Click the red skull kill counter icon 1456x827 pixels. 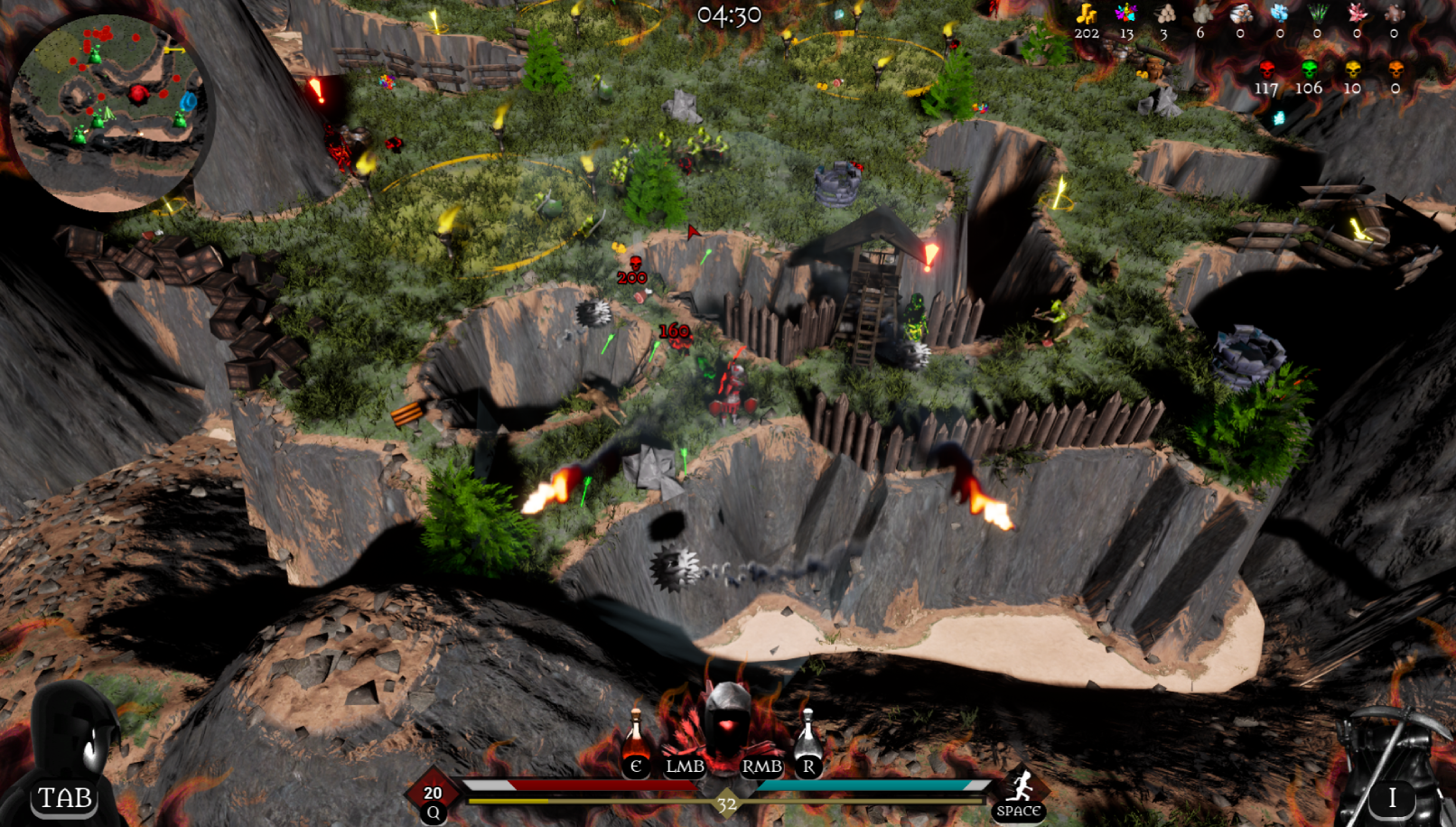coord(1266,70)
